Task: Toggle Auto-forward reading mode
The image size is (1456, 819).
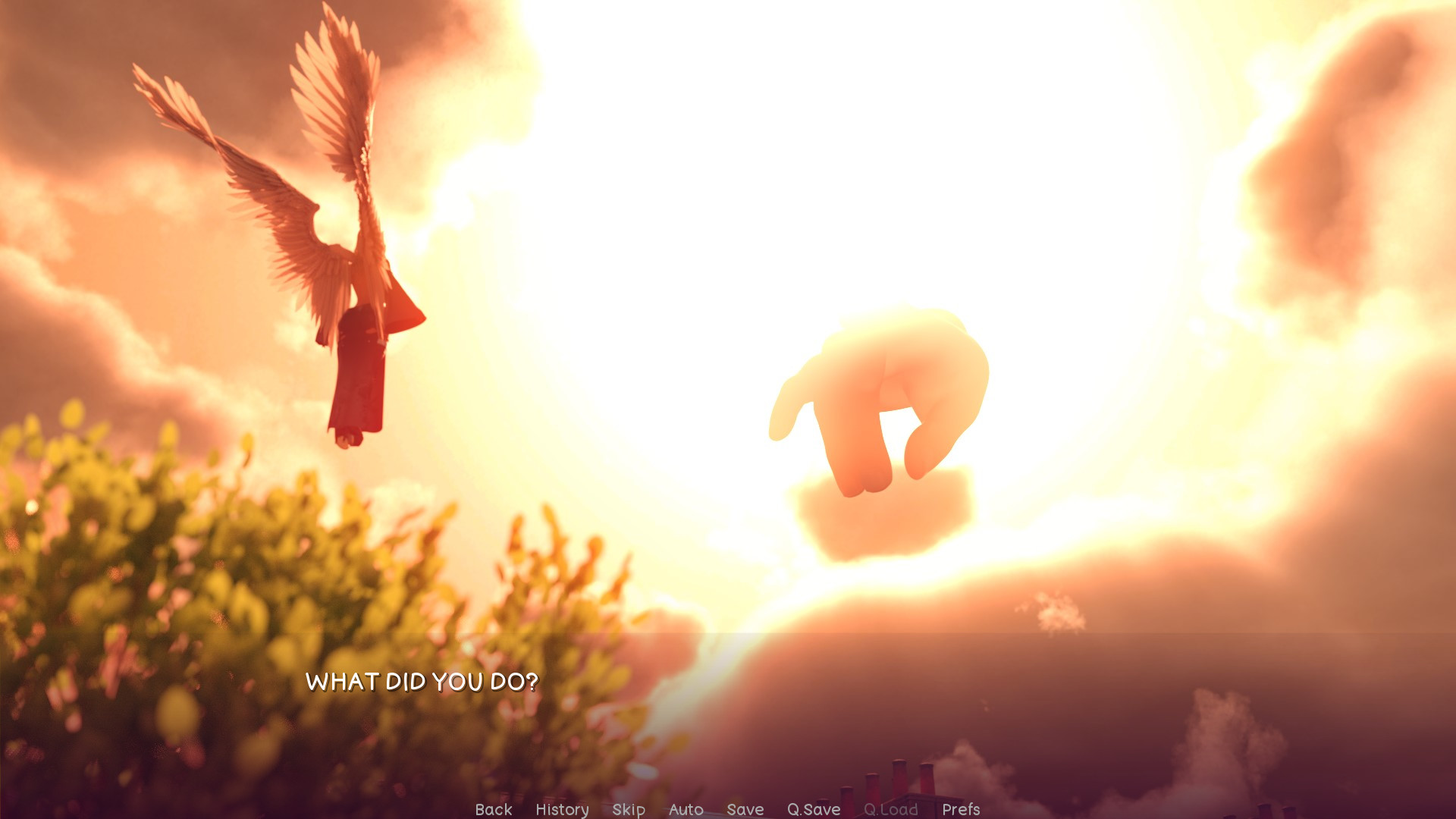Action: [x=686, y=809]
